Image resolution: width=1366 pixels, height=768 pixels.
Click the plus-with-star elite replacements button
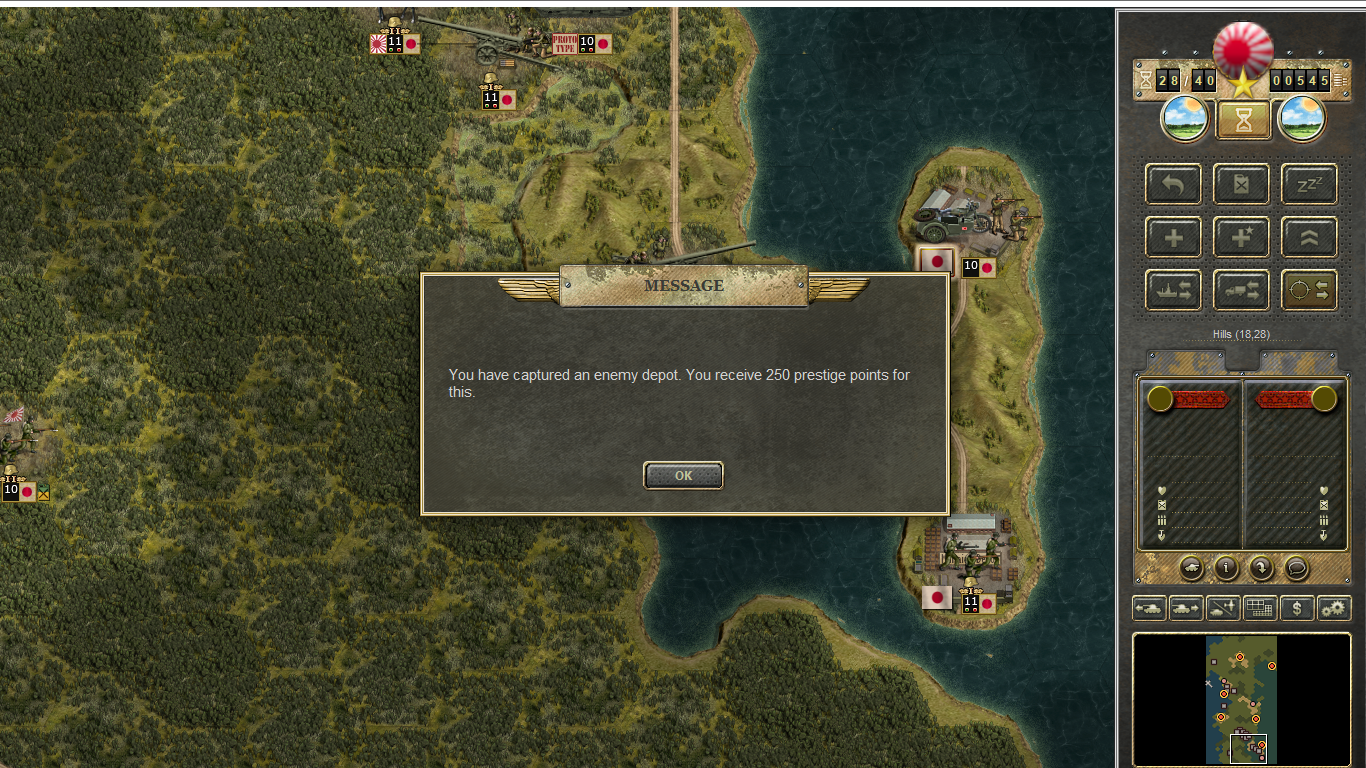pos(1241,238)
